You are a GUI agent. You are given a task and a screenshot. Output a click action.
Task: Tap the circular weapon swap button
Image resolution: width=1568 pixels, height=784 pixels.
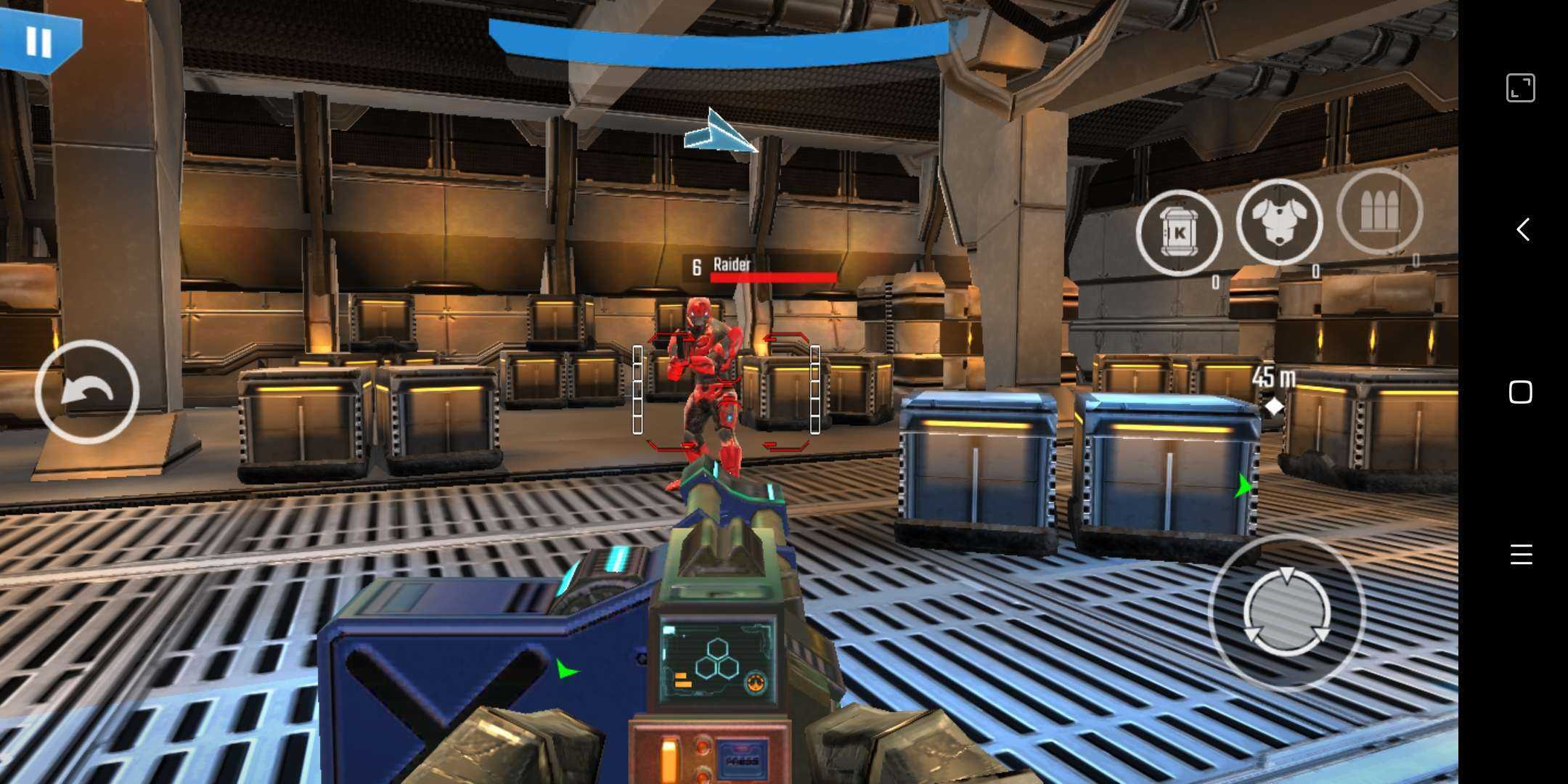(x=1286, y=612)
